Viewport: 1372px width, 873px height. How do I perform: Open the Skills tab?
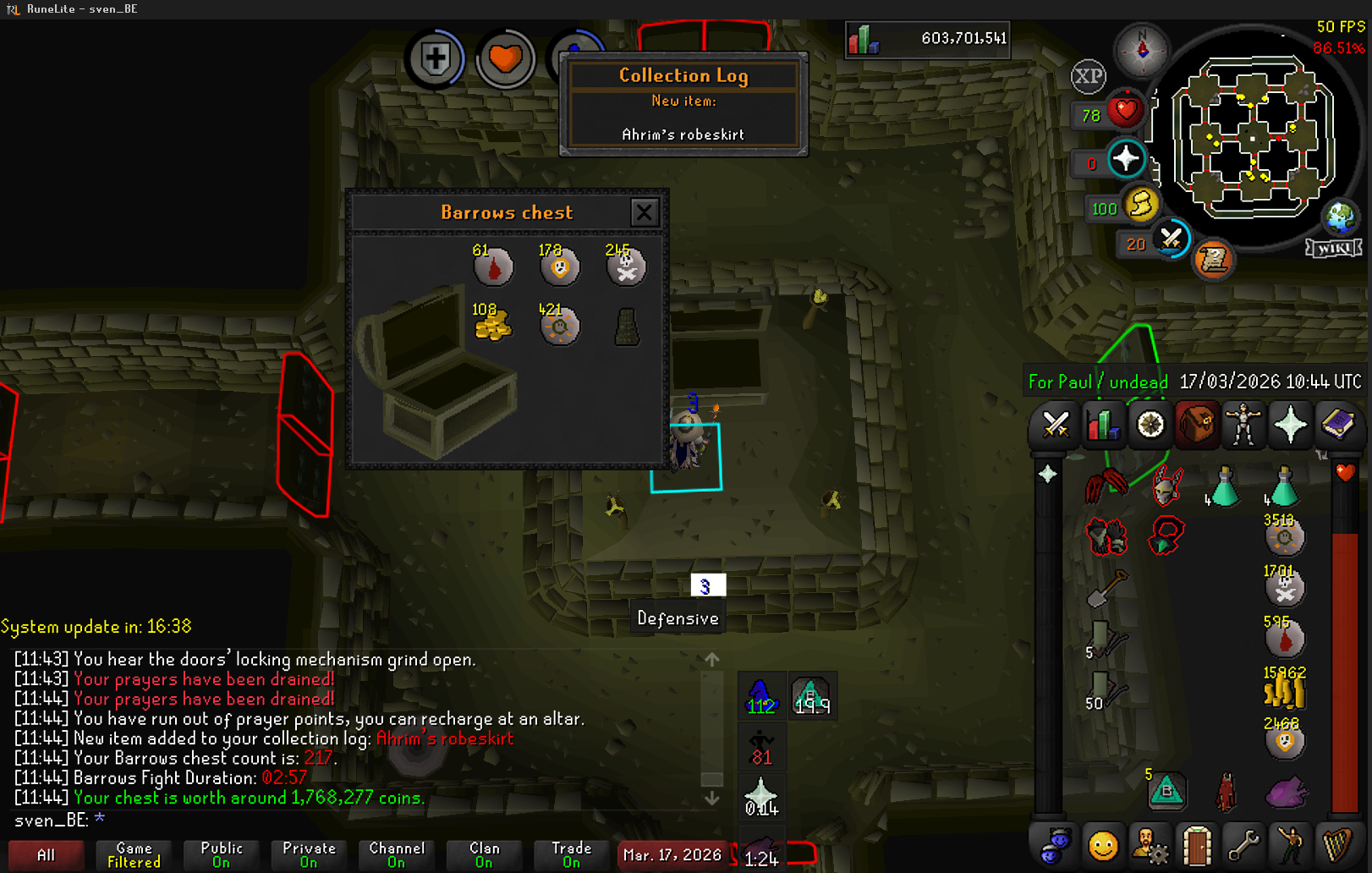[1102, 424]
